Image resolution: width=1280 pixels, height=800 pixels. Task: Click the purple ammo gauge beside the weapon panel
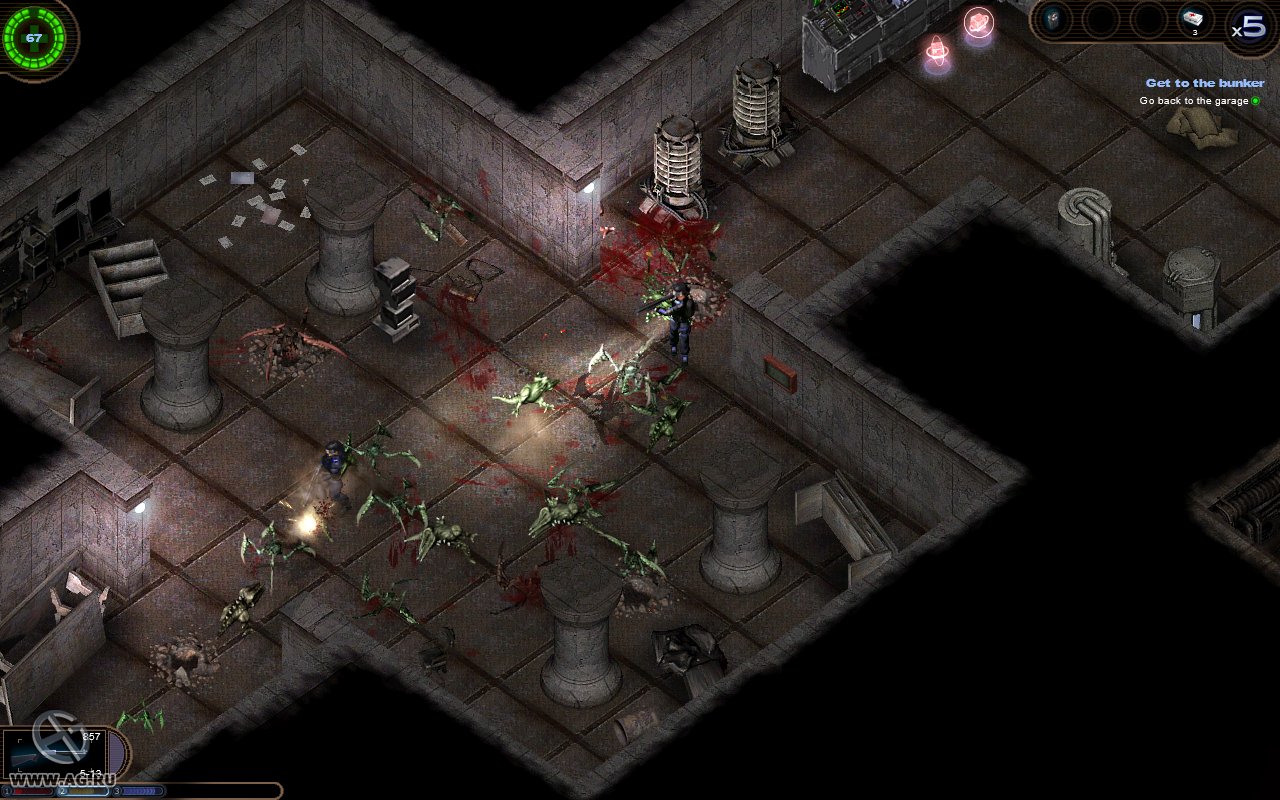pos(116,752)
